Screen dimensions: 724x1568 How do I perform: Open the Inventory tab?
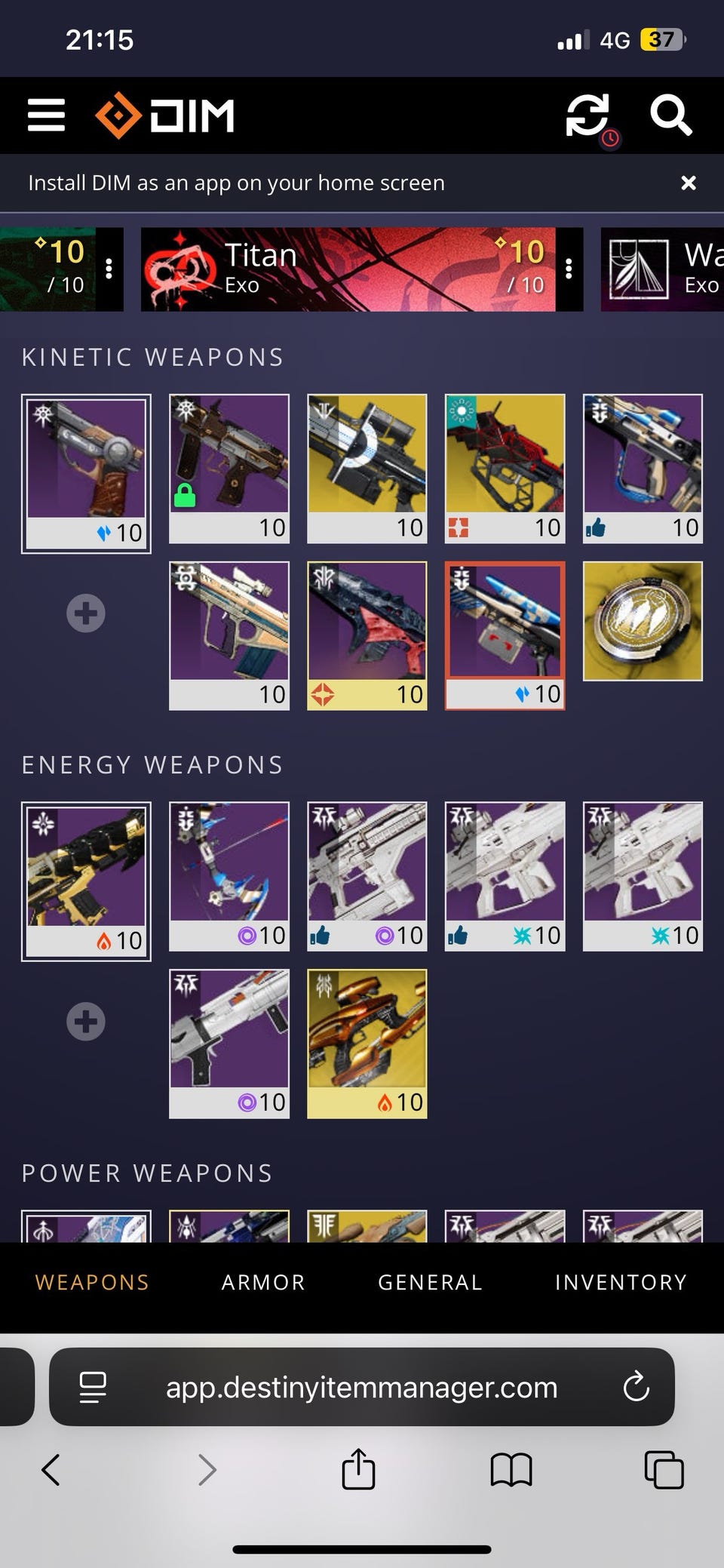point(621,1282)
